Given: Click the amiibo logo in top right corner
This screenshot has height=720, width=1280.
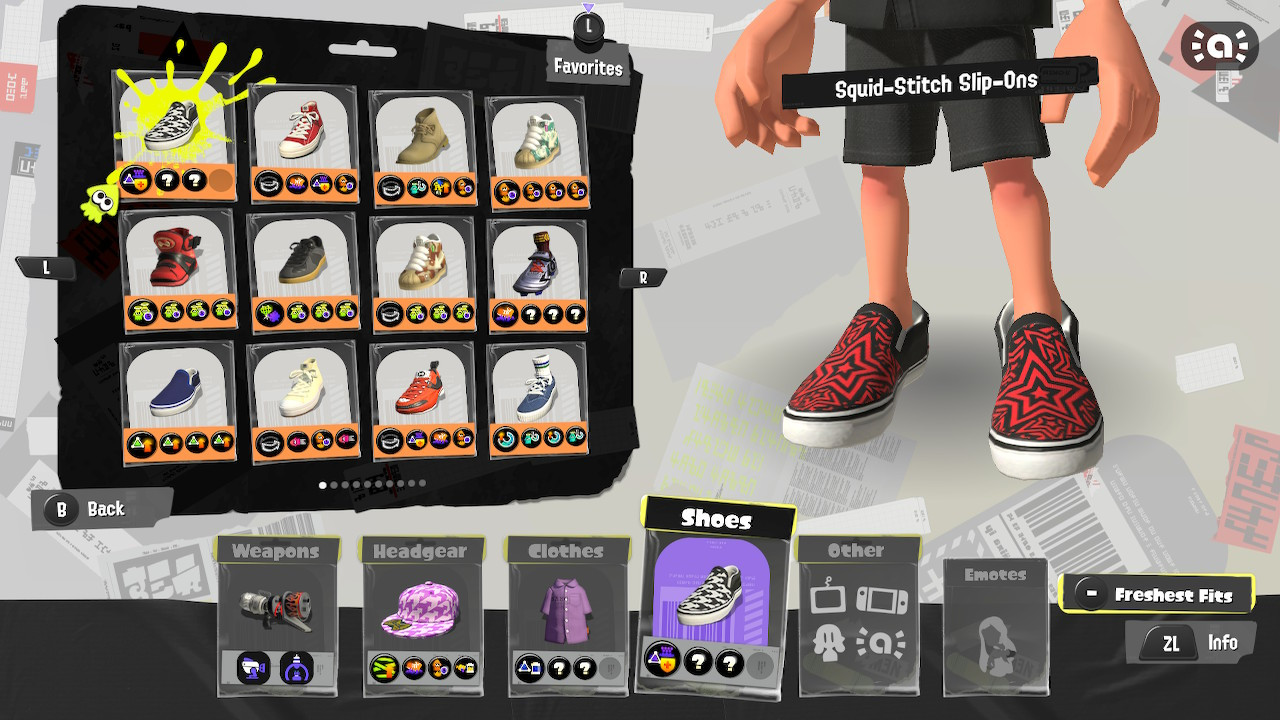Looking at the screenshot, I should (1220, 45).
